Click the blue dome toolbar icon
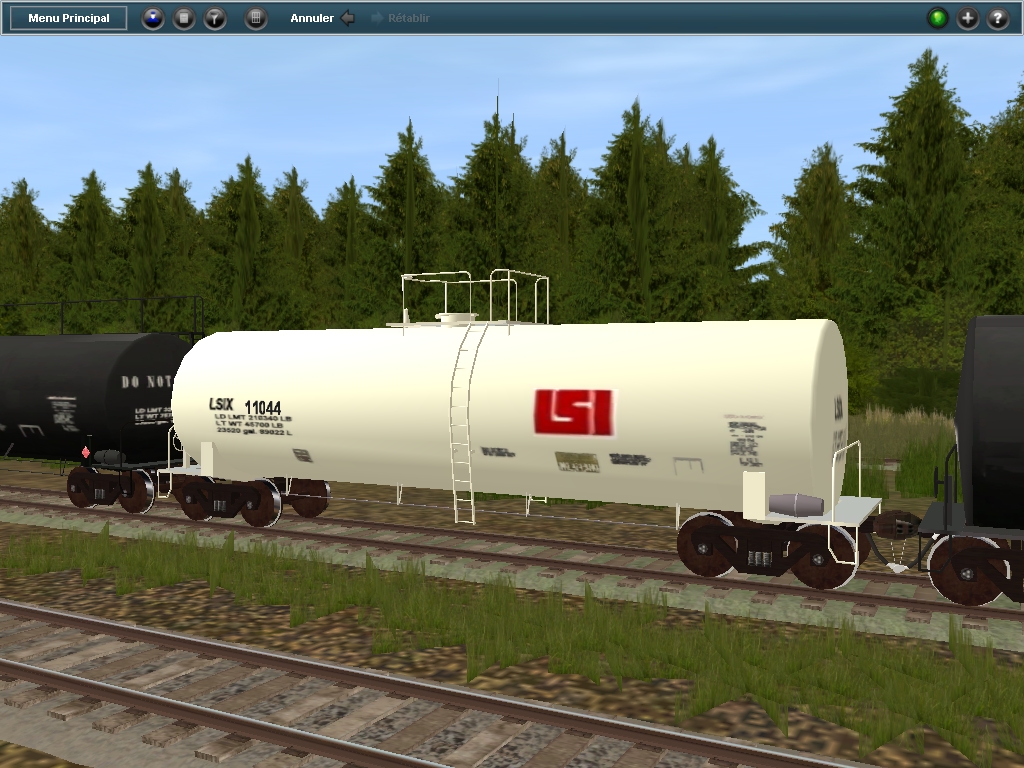The width and height of the screenshot is (1024, 768). pyautogui.click(x=153, y=18)
